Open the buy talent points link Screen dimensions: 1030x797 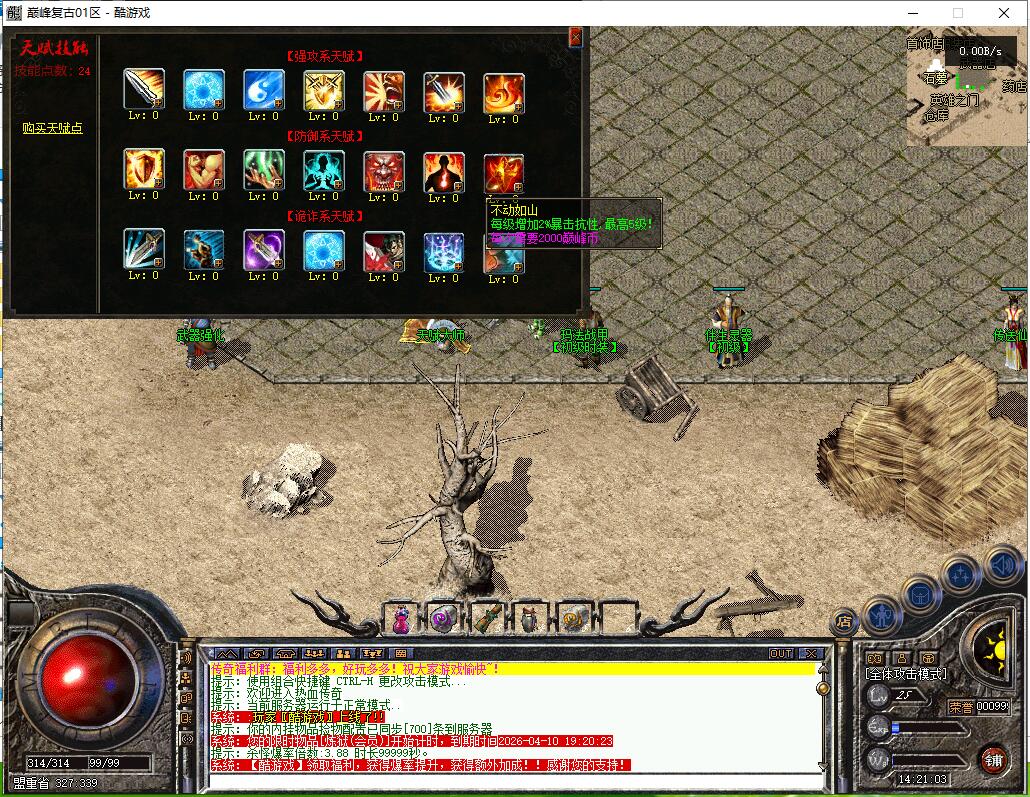point(52,128)
